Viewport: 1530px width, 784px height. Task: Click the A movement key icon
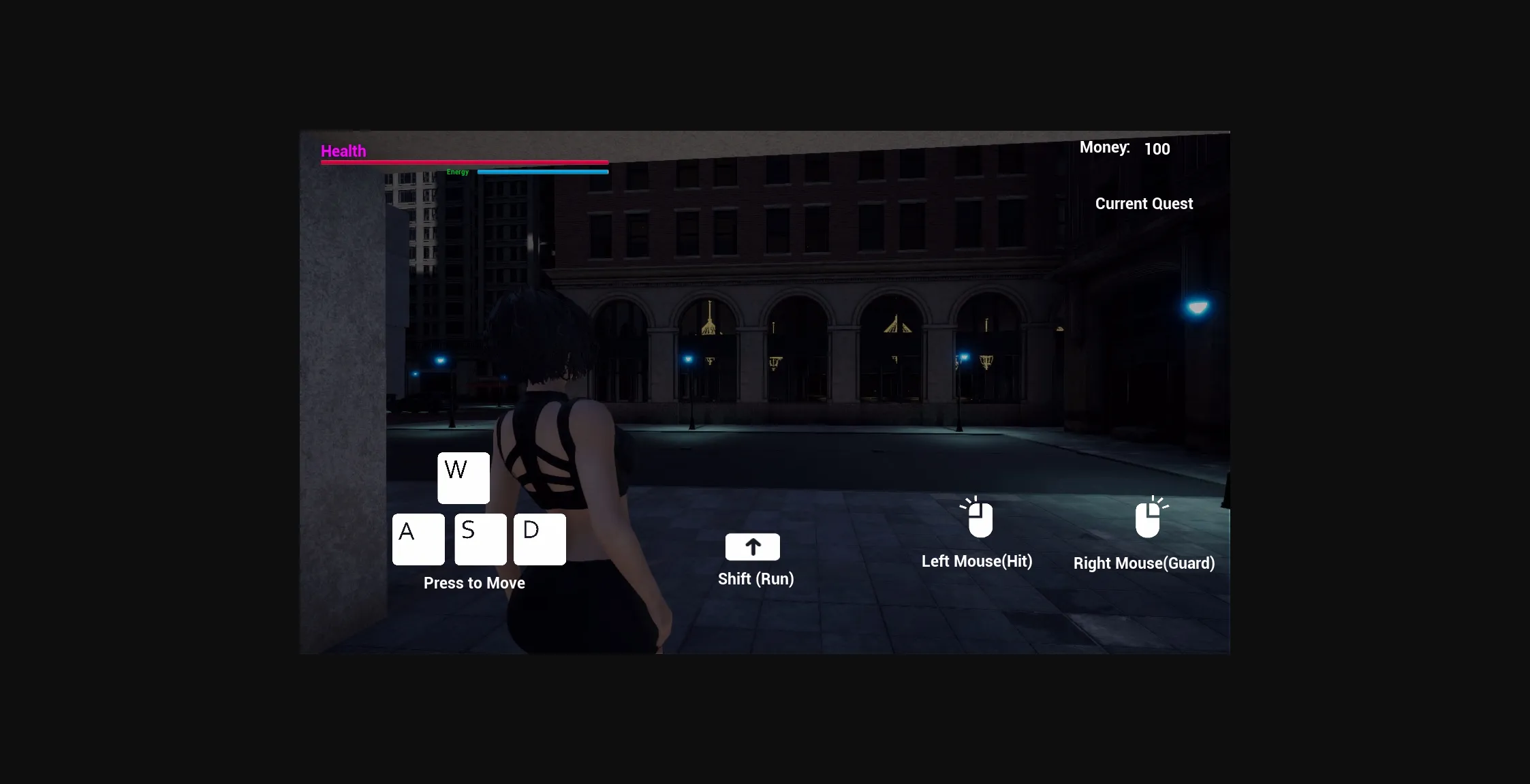[x=418, y=539]
